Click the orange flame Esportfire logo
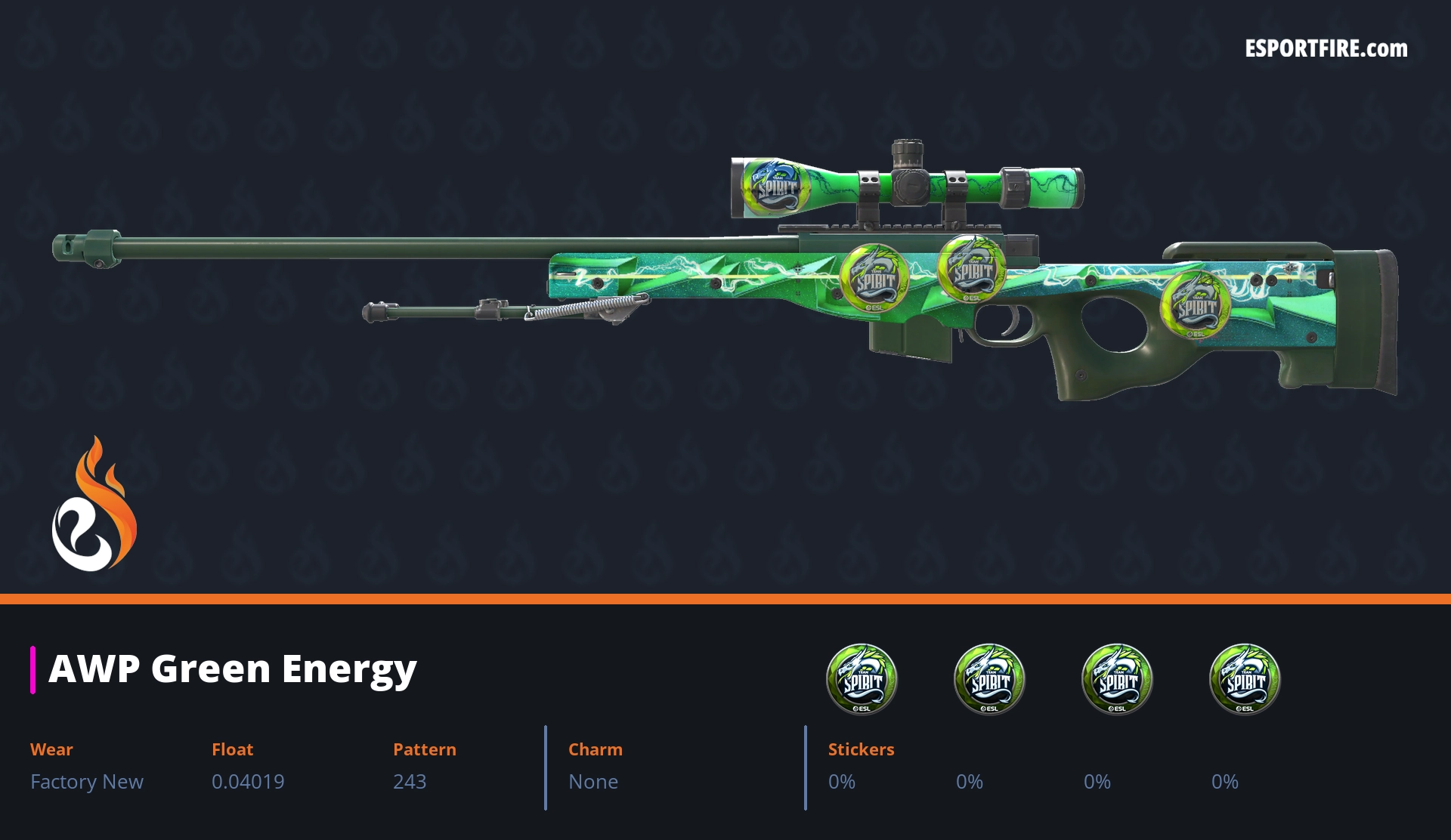Image resolution: width=1451 pixels, height=840 pixels. 94,505
